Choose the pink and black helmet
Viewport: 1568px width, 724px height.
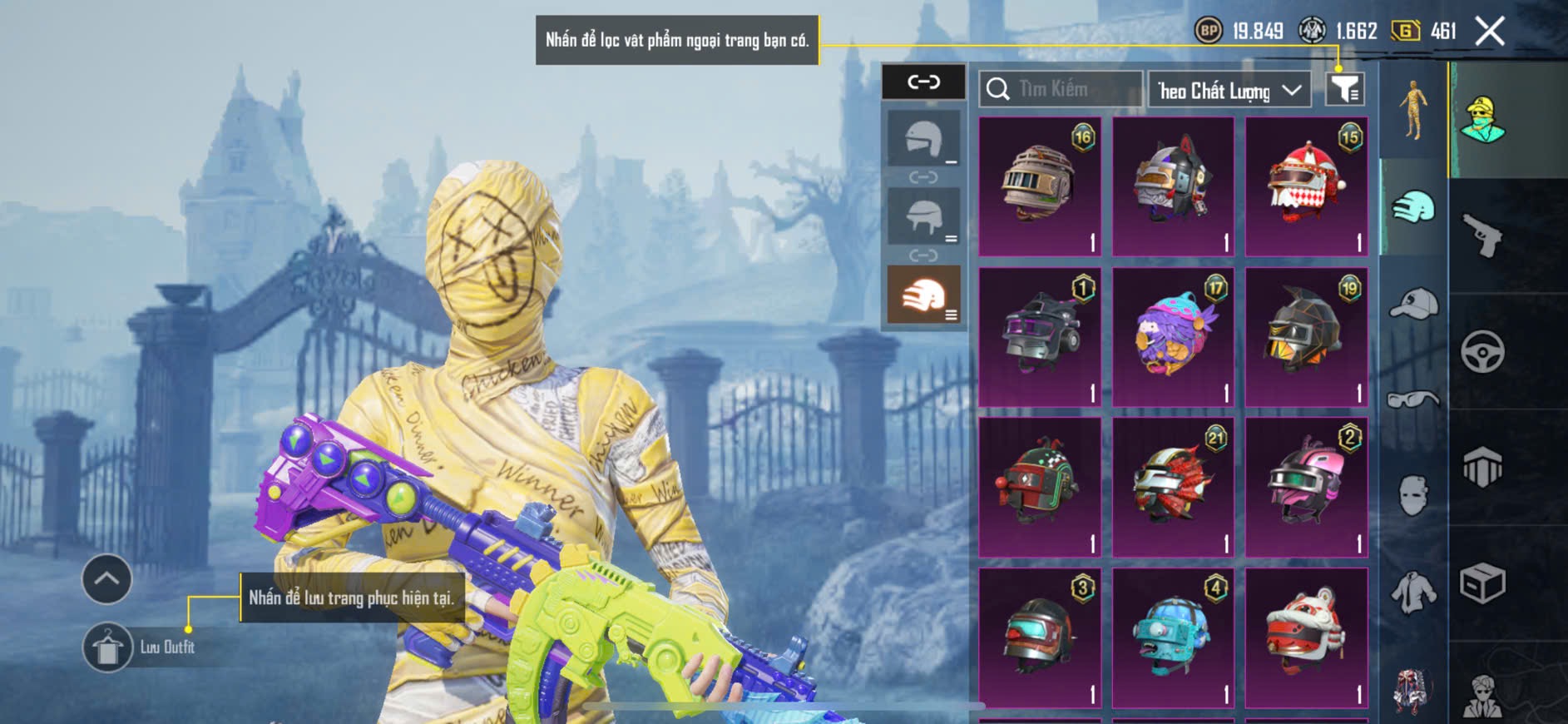1306,487
